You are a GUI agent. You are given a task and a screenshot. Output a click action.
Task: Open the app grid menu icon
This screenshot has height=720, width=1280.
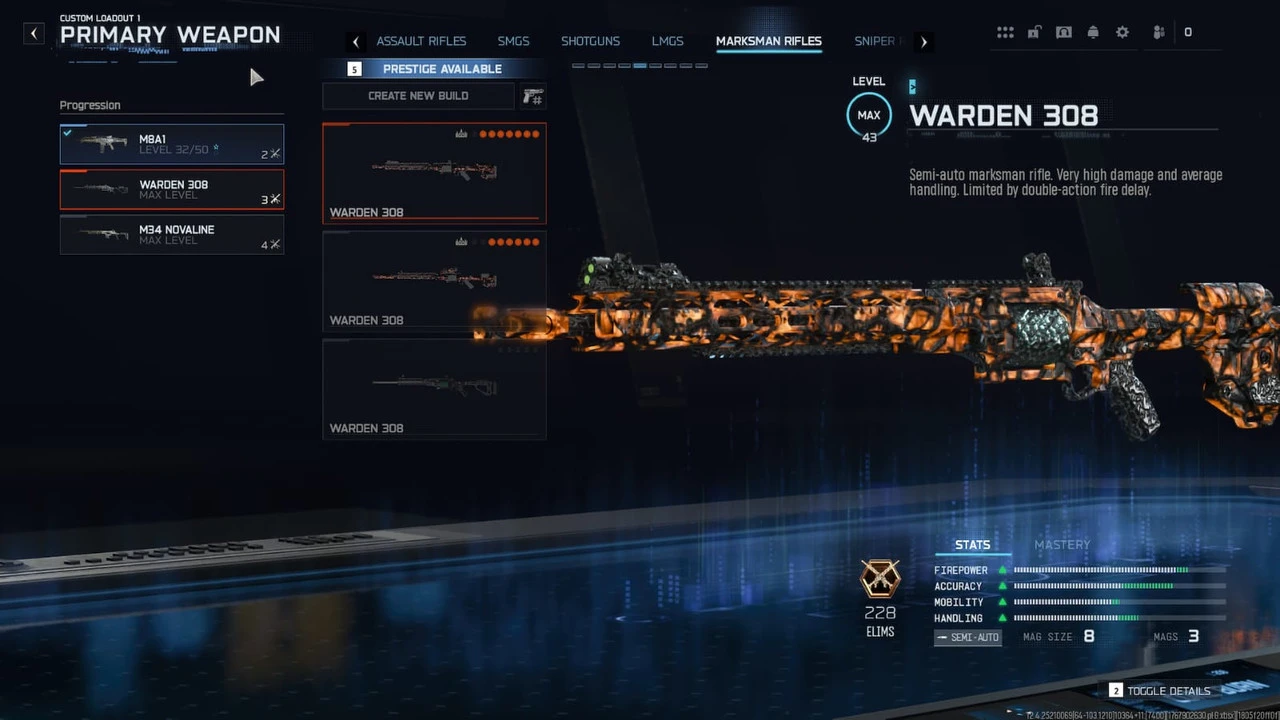[1005, 31]
